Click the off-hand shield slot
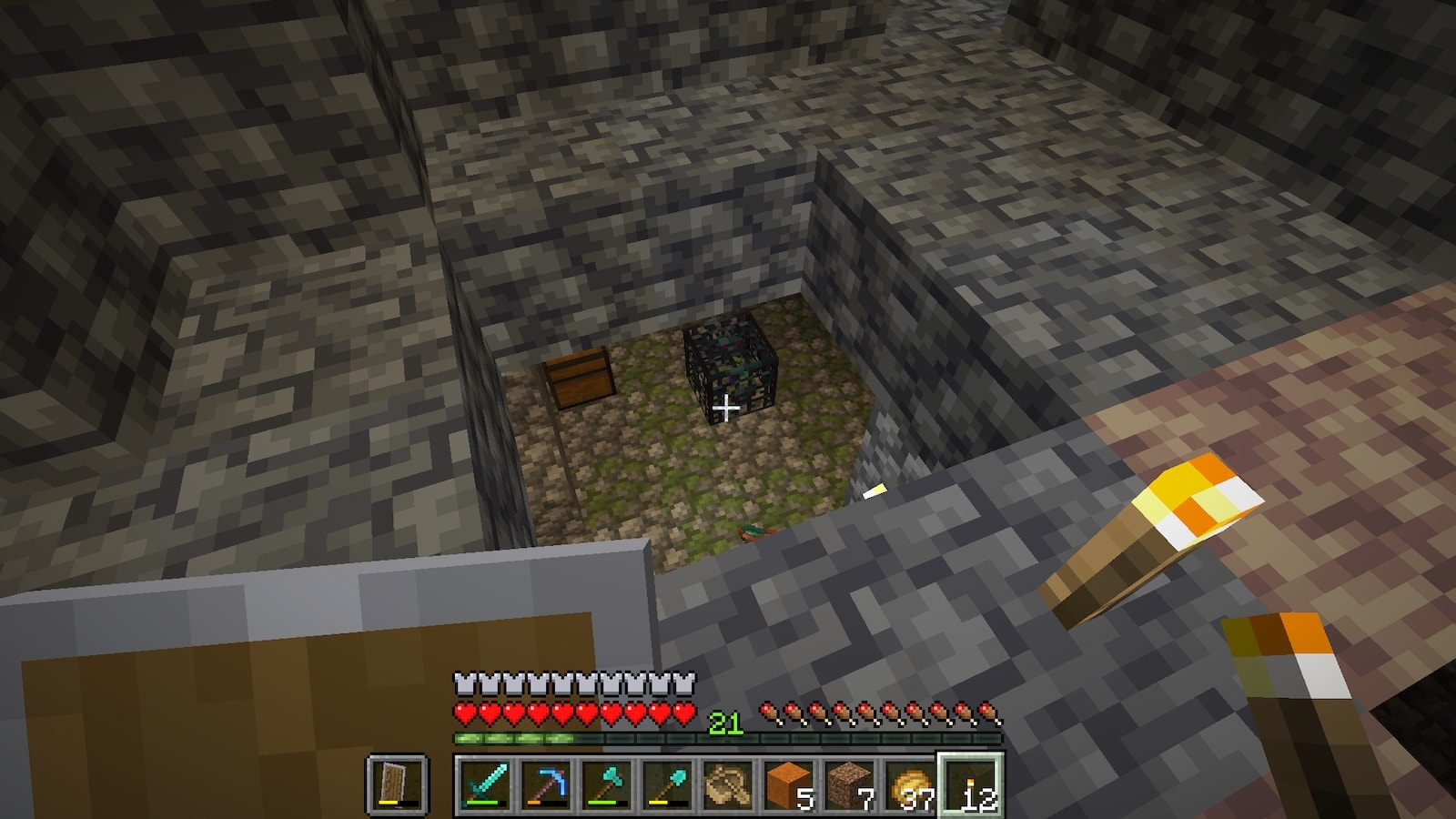The width and height of the screenshot is (1456, 819). tap(397, 784)
